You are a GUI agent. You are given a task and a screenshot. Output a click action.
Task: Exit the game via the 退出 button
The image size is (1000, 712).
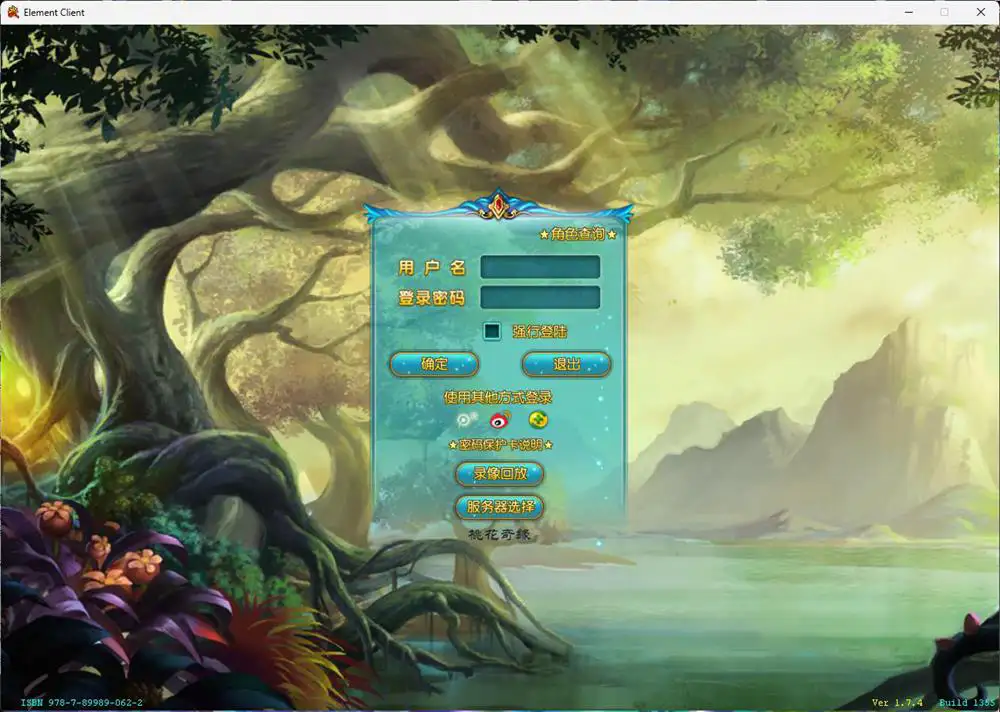point(566,364)
